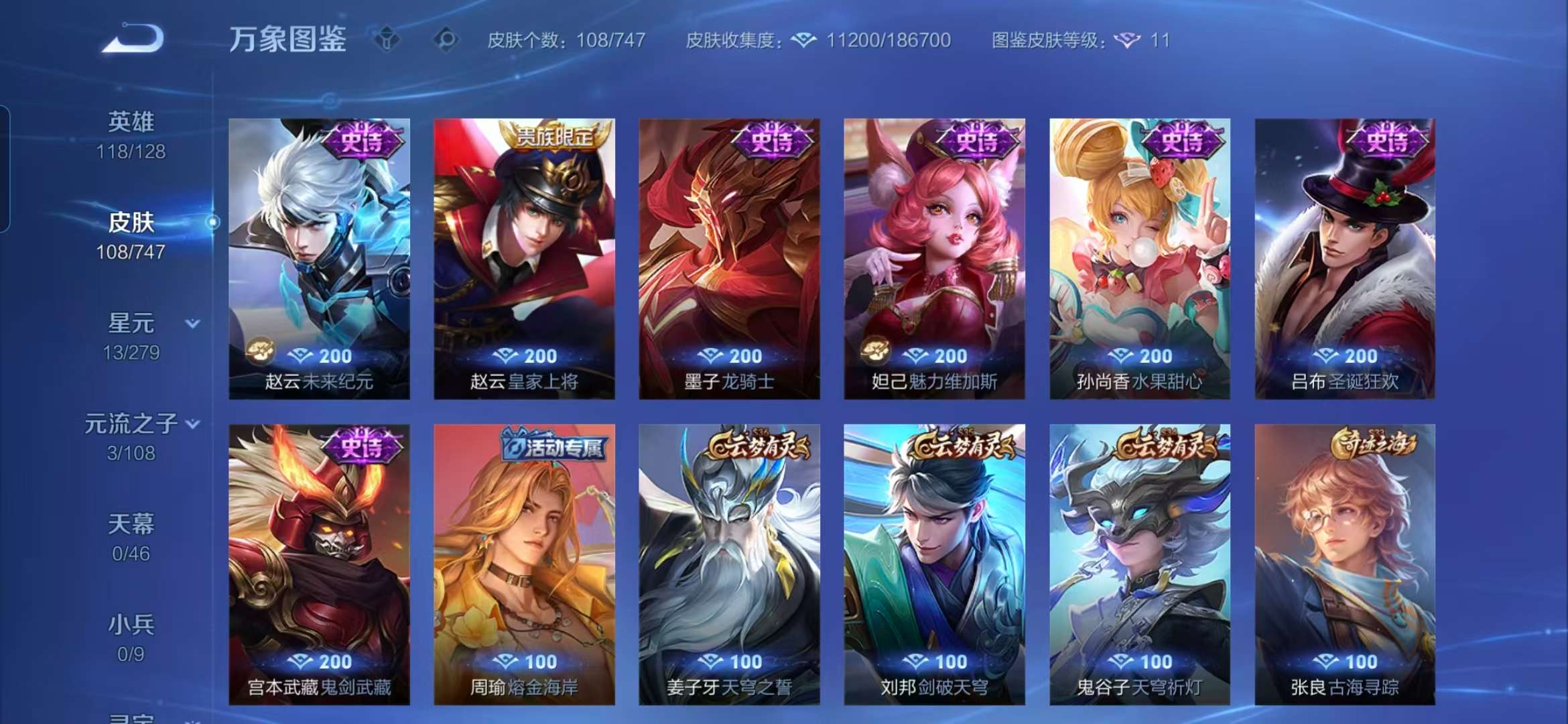1568x724 pixels.
Task: Expand the 星元 category dropdown
Action: click(x=192, y=322)
